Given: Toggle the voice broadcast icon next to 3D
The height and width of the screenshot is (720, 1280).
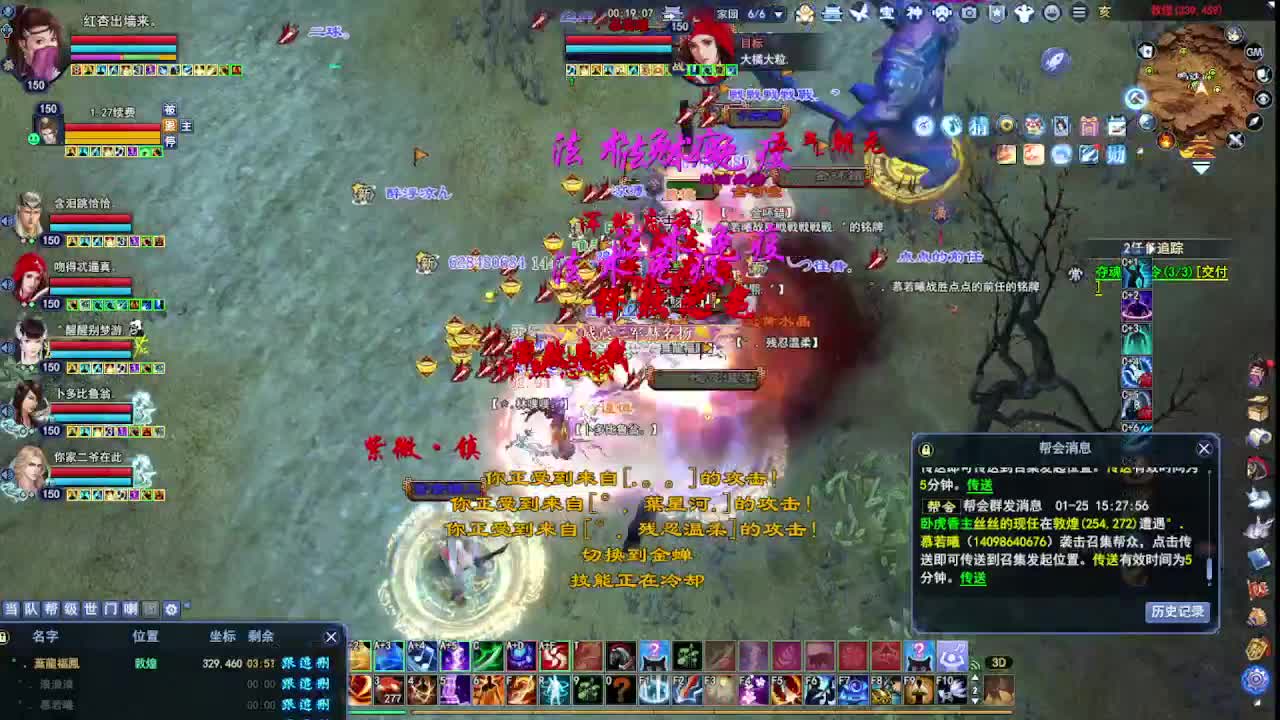Looking at the screenshot, I should pyautogui.click(x=976, y=664).
